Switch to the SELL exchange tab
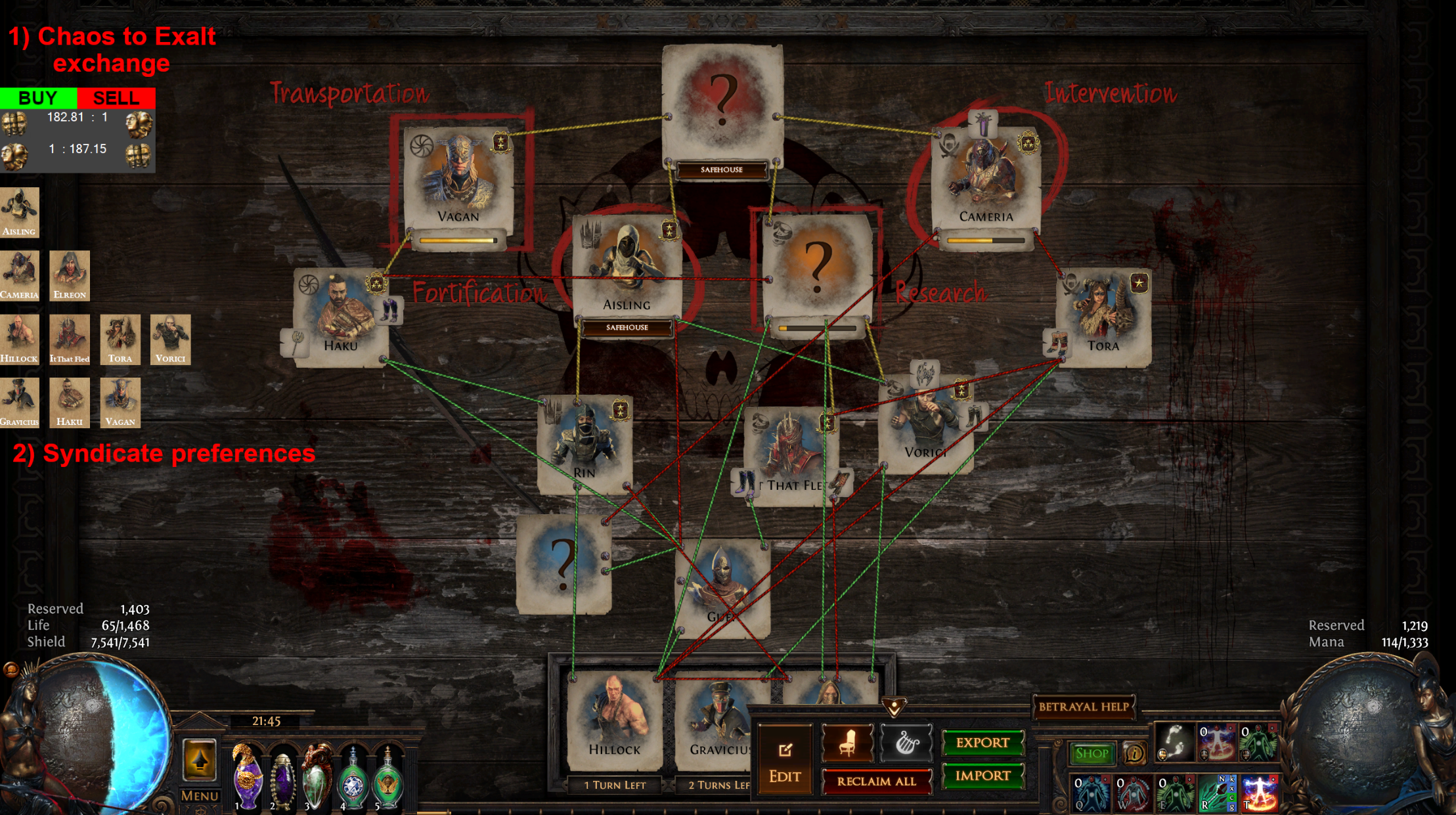This screenshot has width=1456, height=815. (116, 99)
